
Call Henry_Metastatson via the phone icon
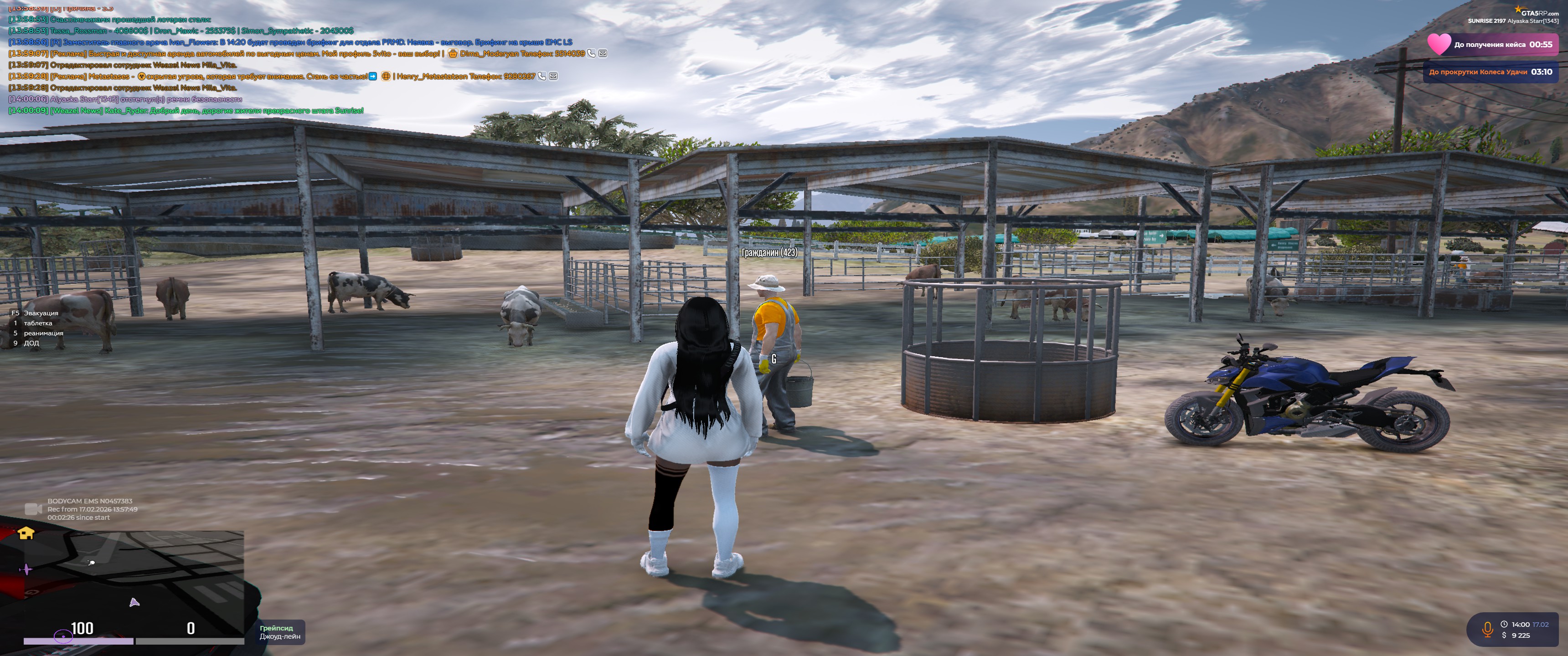(542, 76)
